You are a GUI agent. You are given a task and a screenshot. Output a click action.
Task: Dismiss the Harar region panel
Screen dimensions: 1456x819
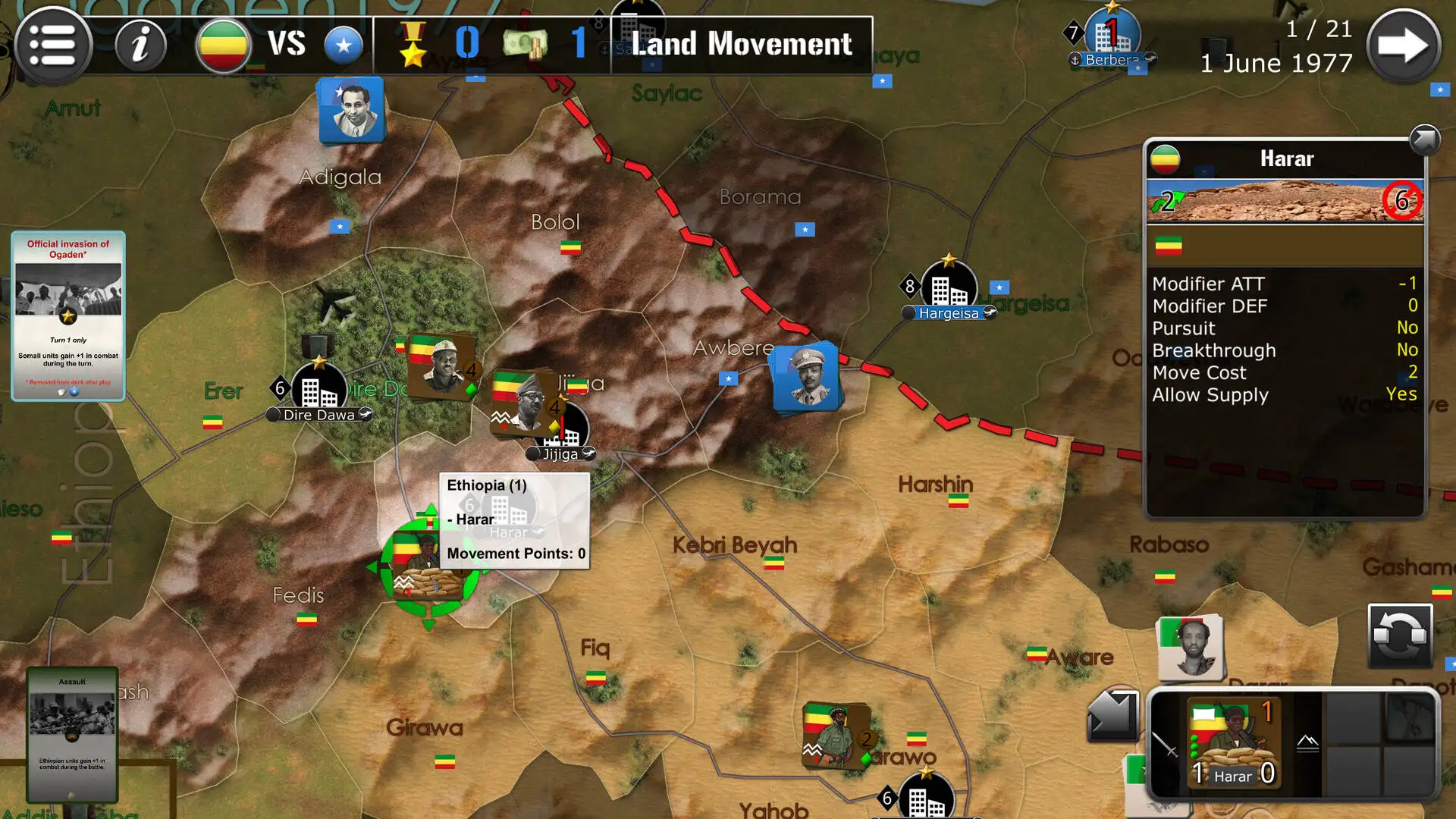point(1424,140)
